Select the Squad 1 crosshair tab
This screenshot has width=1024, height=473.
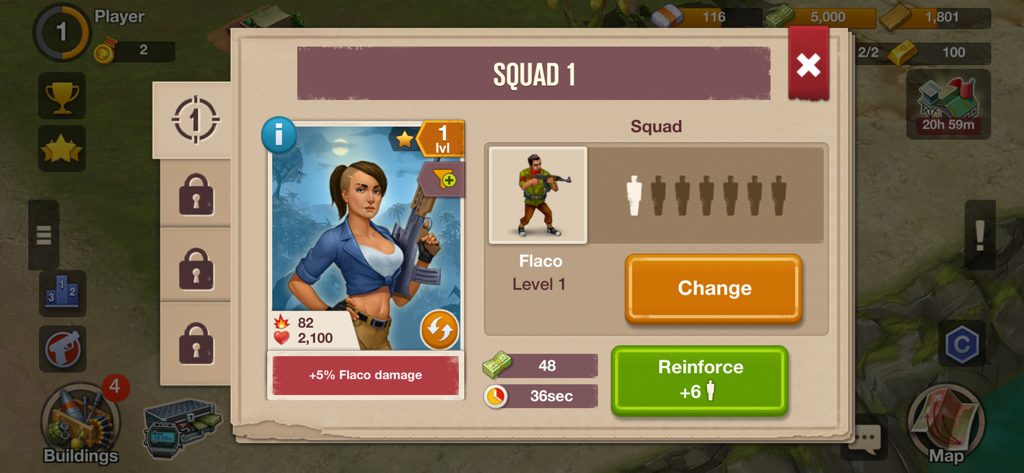point(191,120)
